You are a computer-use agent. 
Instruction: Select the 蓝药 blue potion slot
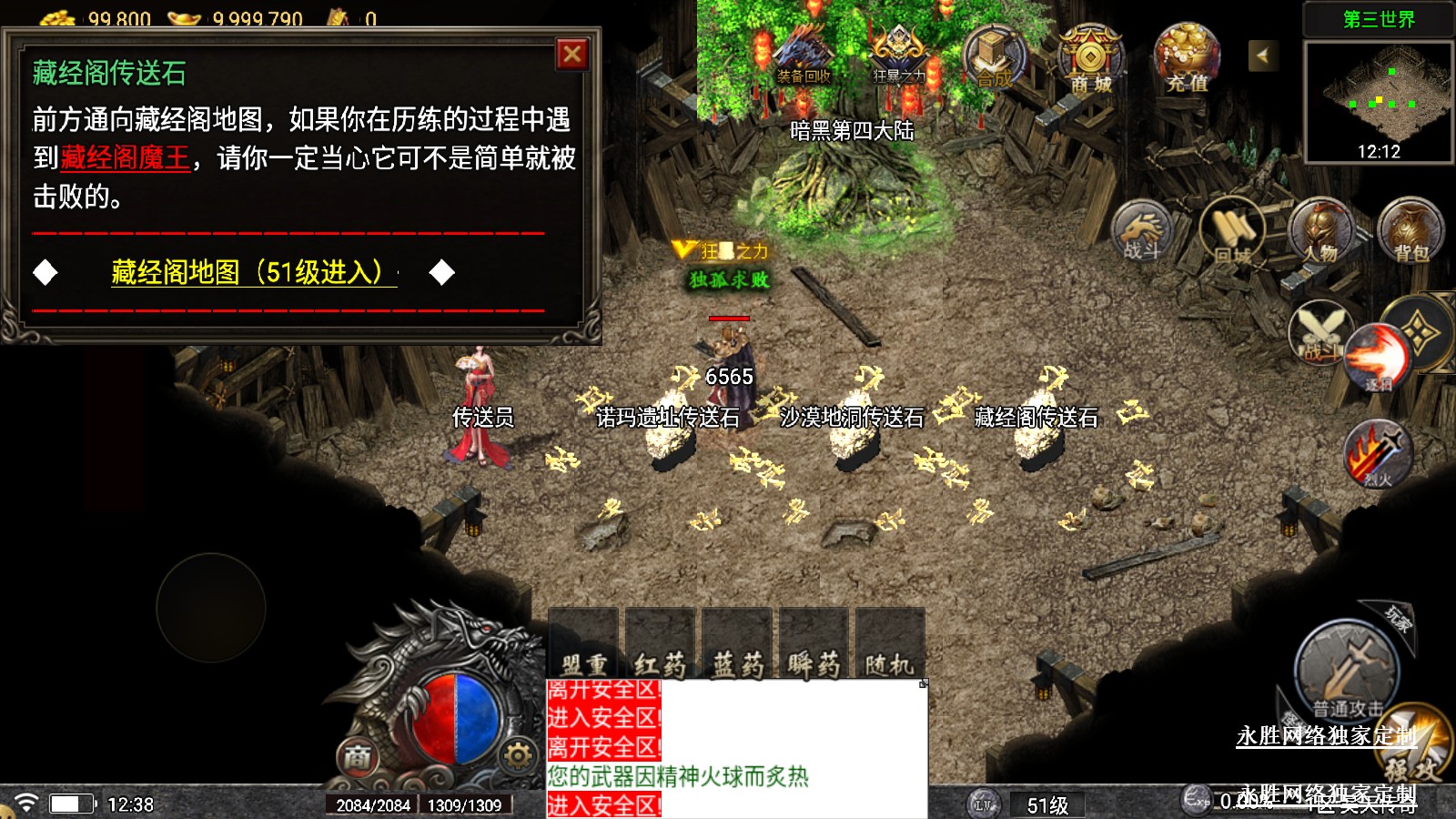[736, 645]
